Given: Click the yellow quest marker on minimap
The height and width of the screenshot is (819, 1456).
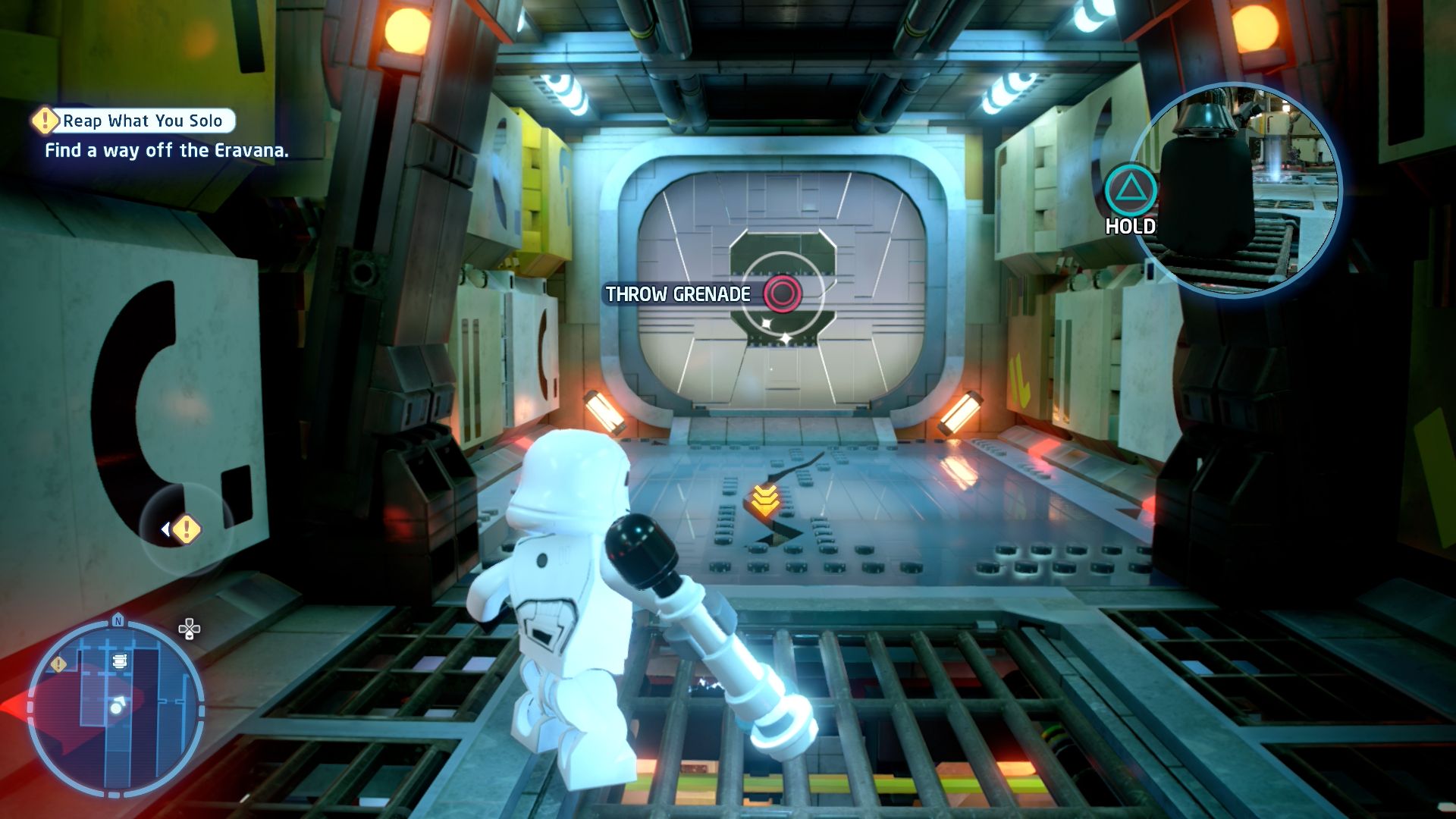Looking at the screenshot, I should pyautogui.click(x=58, y=664).
